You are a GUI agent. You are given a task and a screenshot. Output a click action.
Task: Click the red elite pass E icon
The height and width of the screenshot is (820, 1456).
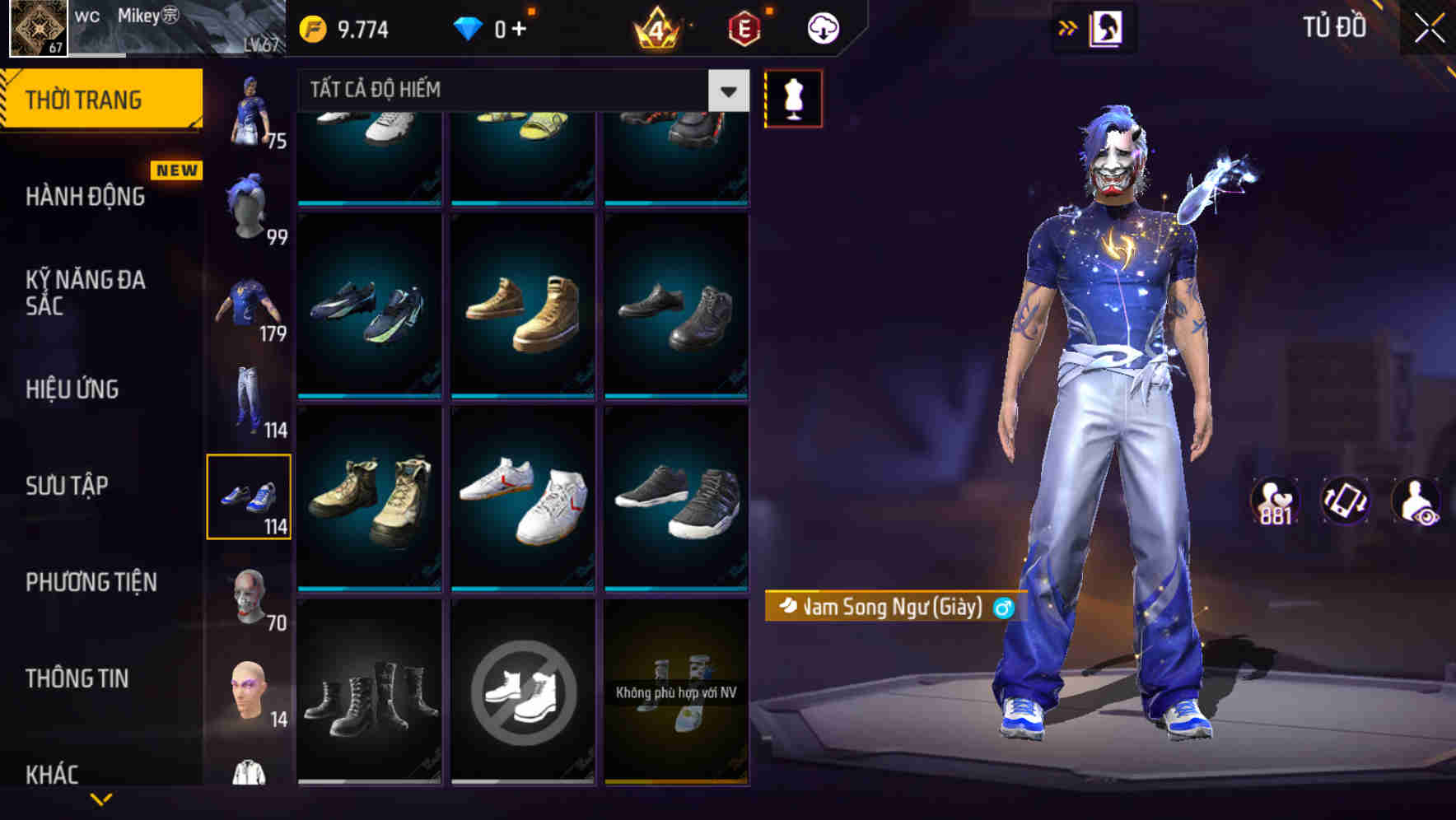[742, 27]
